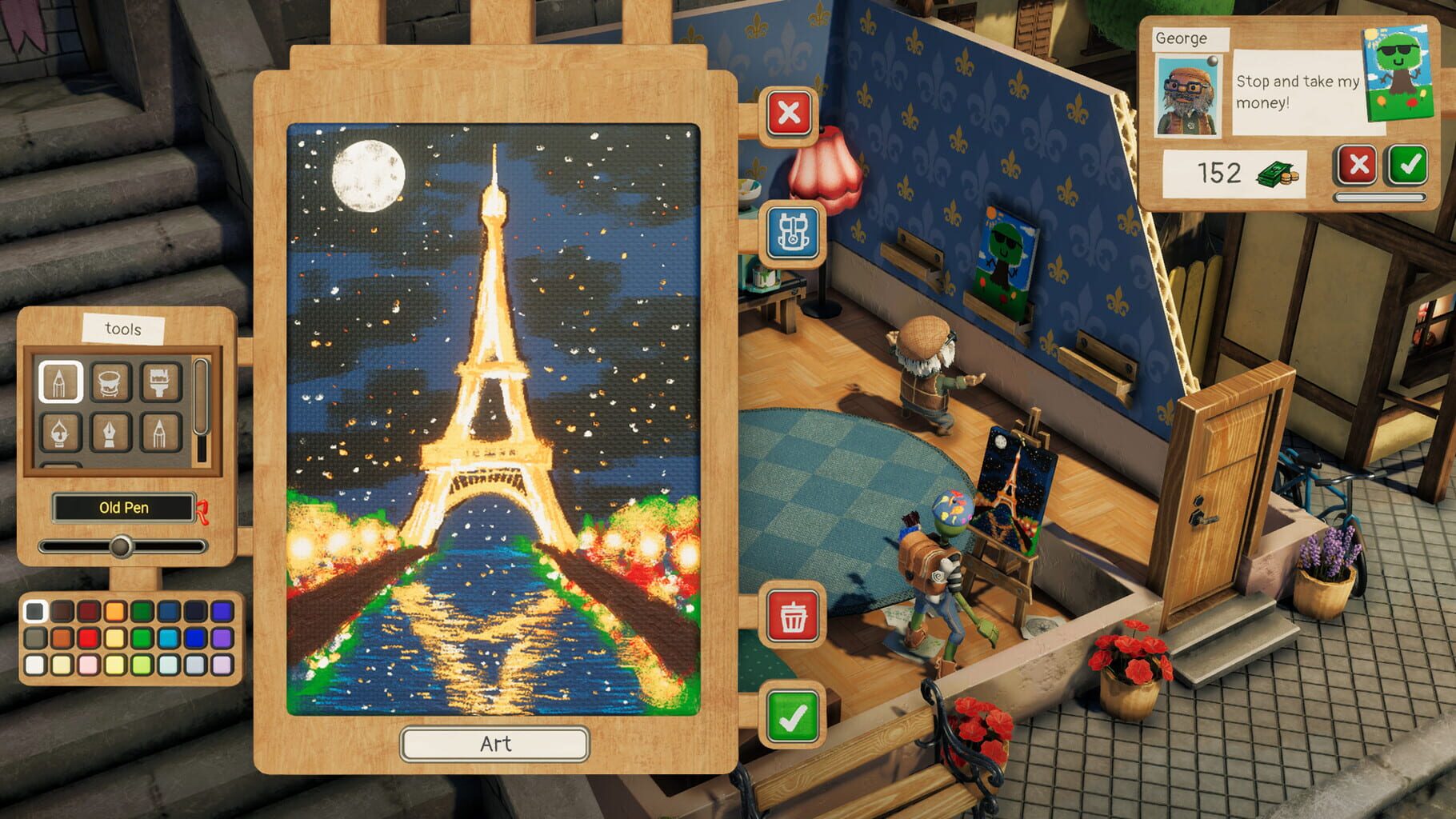
Task: Click the Old Pen name field
Action: 123,506
